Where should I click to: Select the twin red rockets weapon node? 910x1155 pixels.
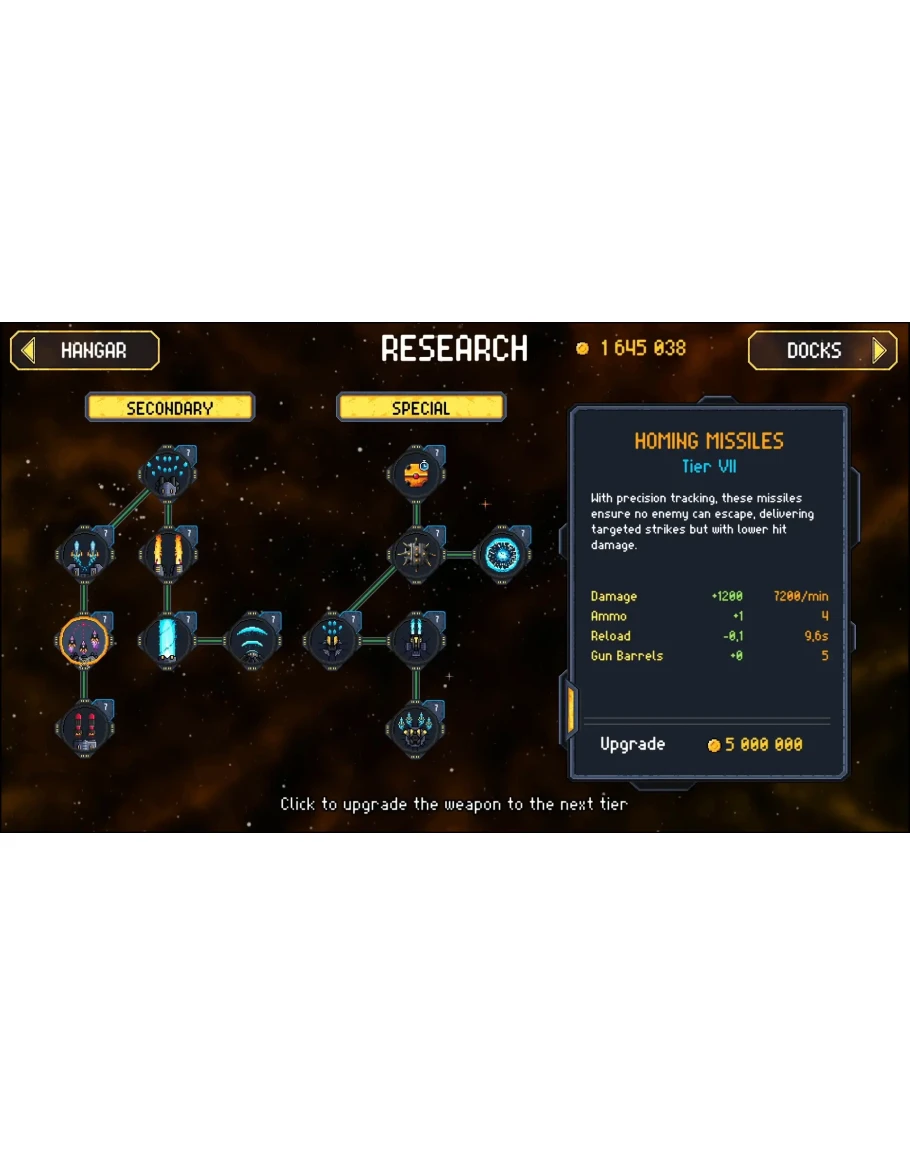pos(83,726)
